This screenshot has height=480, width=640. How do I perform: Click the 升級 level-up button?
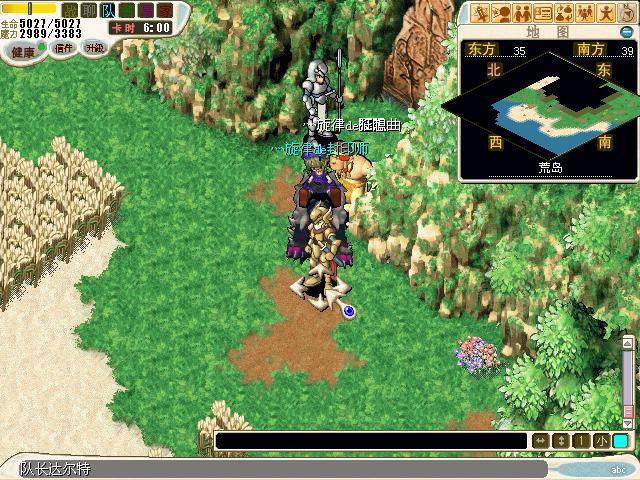(x=94, y=48)
